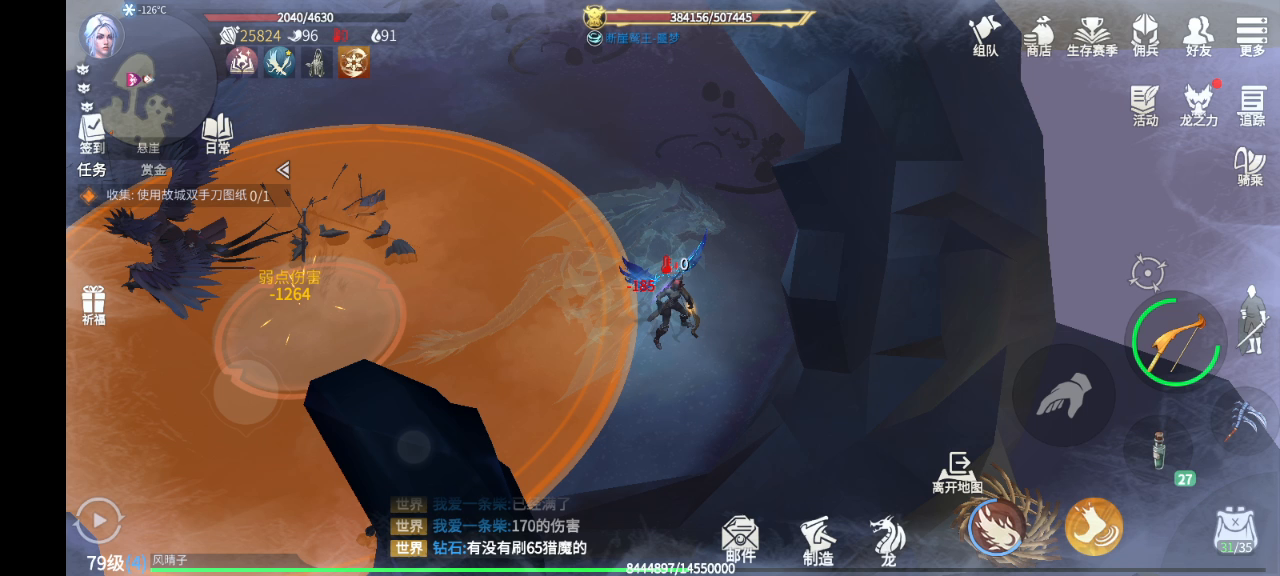
Task: Open the 龙之力 dragon power menu
Action: point(1199,105)
